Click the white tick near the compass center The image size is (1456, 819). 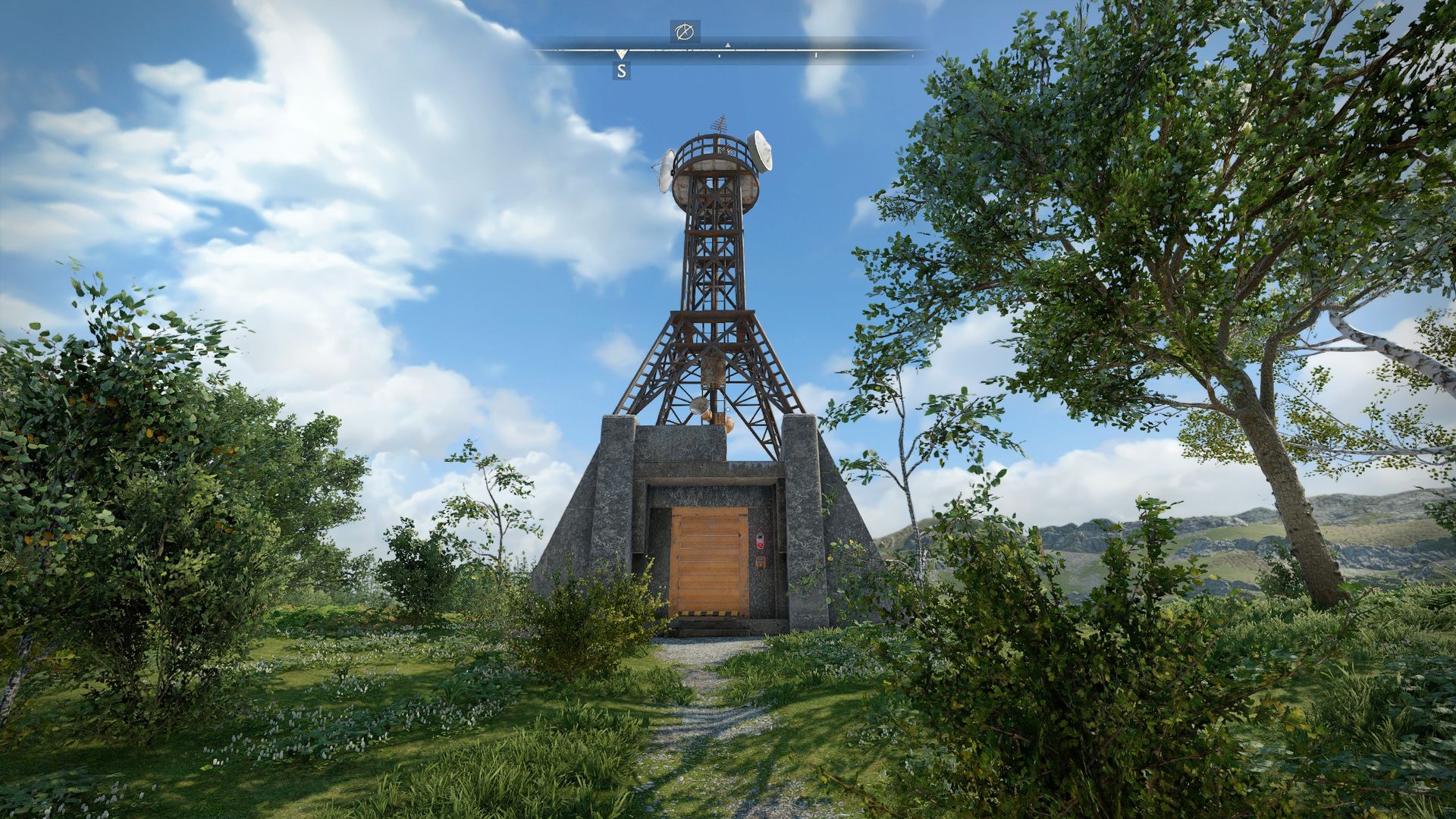coord(719,55)
